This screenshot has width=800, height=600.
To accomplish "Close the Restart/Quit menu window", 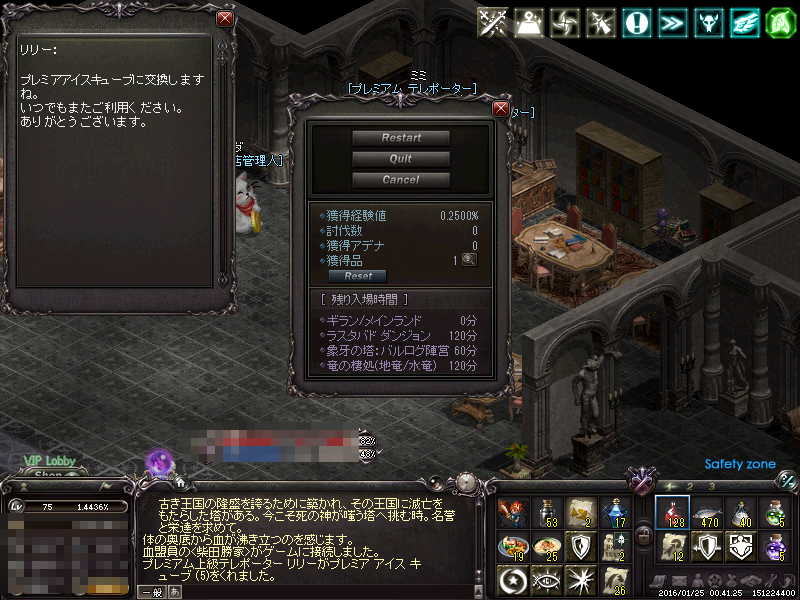I will pos(501,109).
